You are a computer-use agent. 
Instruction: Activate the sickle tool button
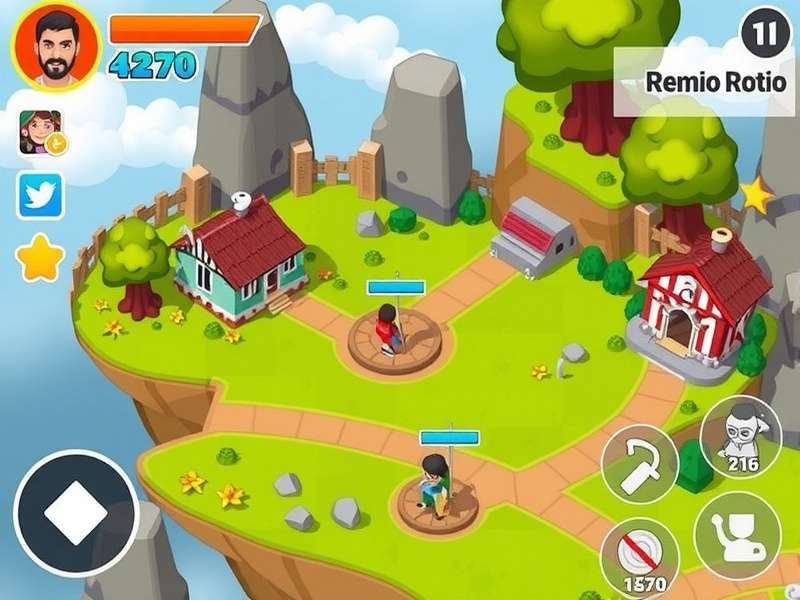point(639,465)
